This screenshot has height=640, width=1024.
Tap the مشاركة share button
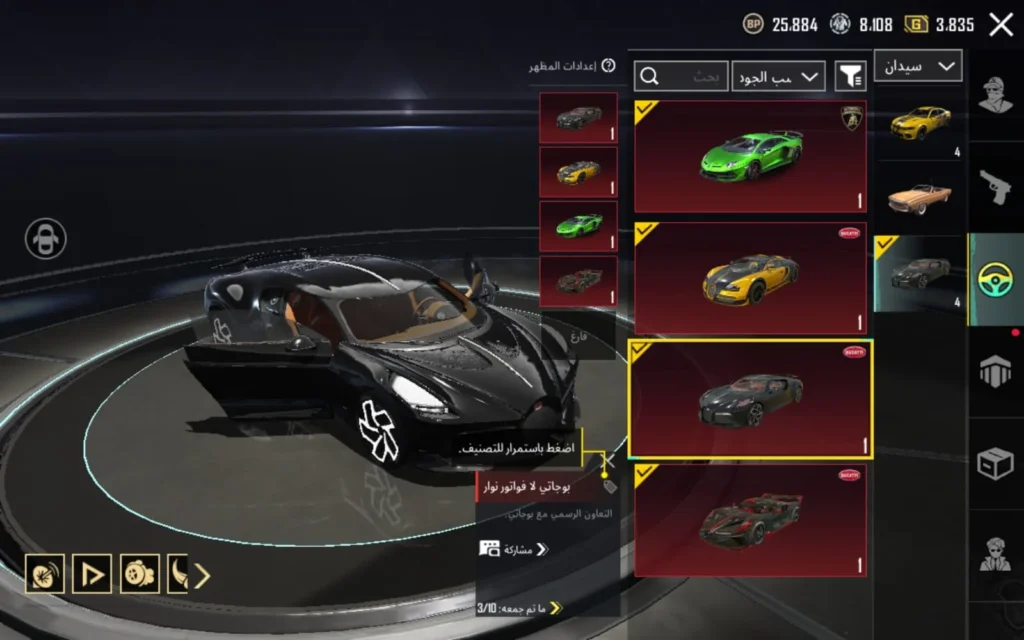(x=514, y=549)
